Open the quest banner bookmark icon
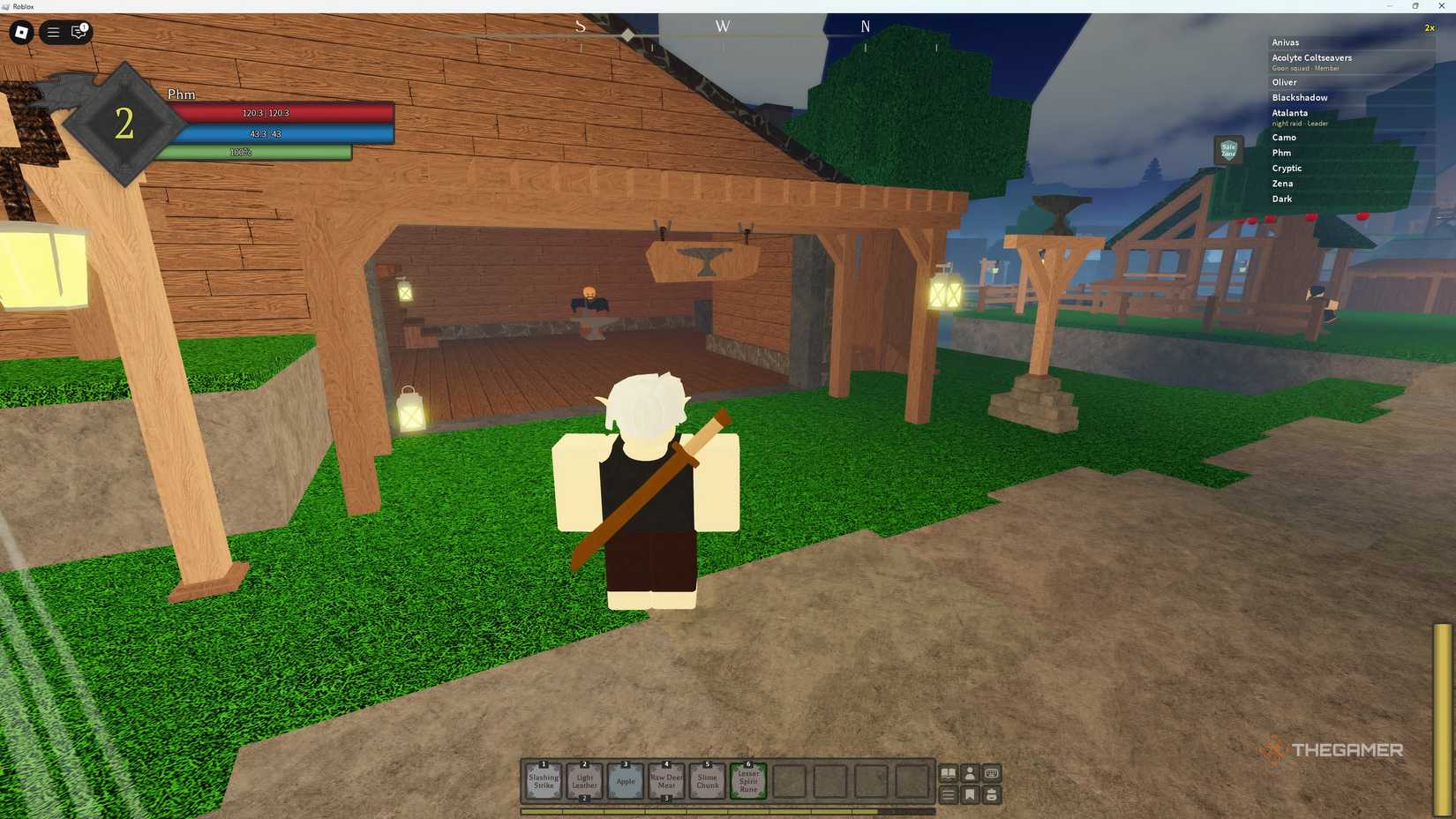This screenshot has height=819, width=1456. [x=970, y=794]
